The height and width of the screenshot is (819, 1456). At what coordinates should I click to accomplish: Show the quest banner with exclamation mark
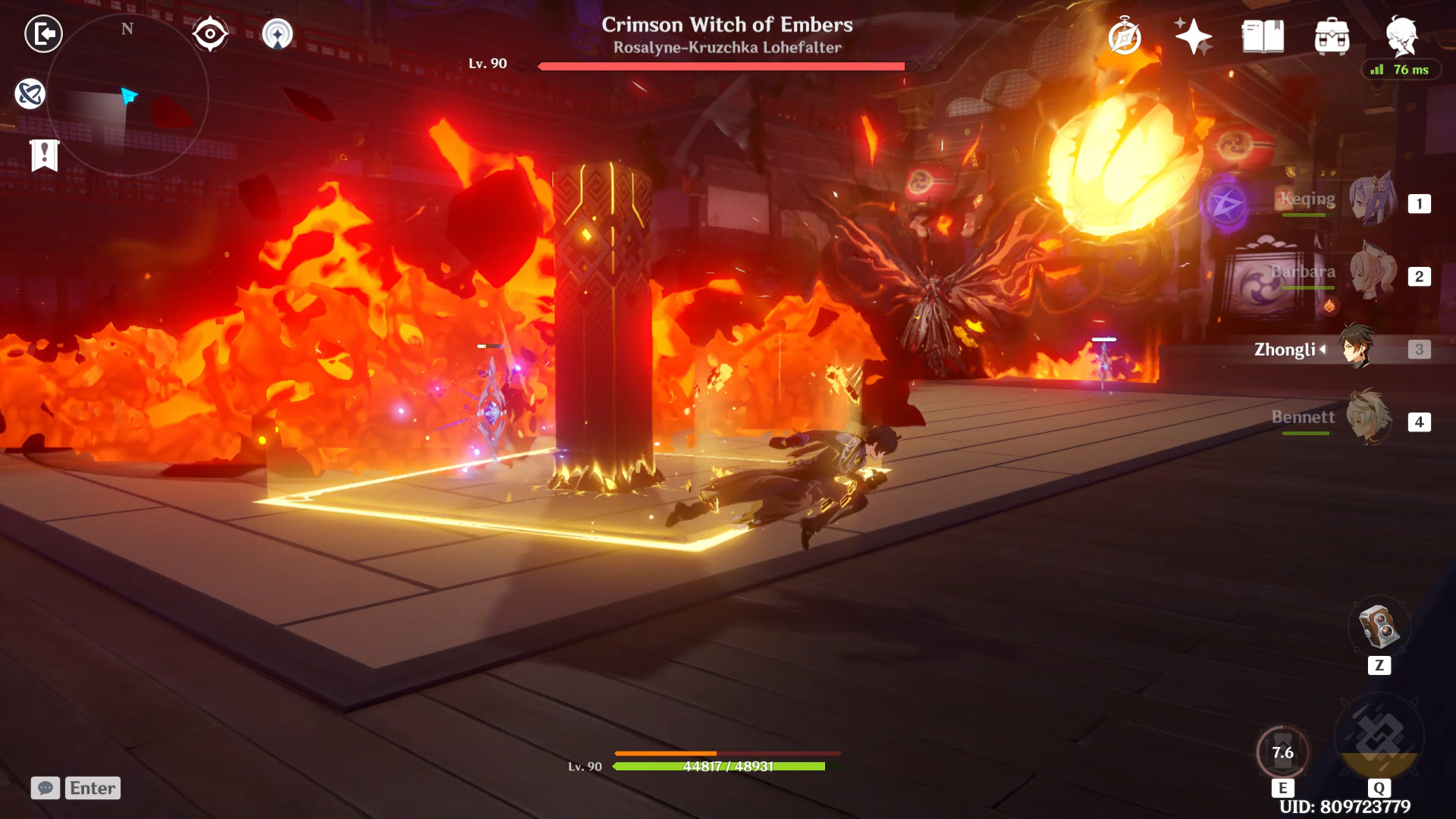point(45,155)
